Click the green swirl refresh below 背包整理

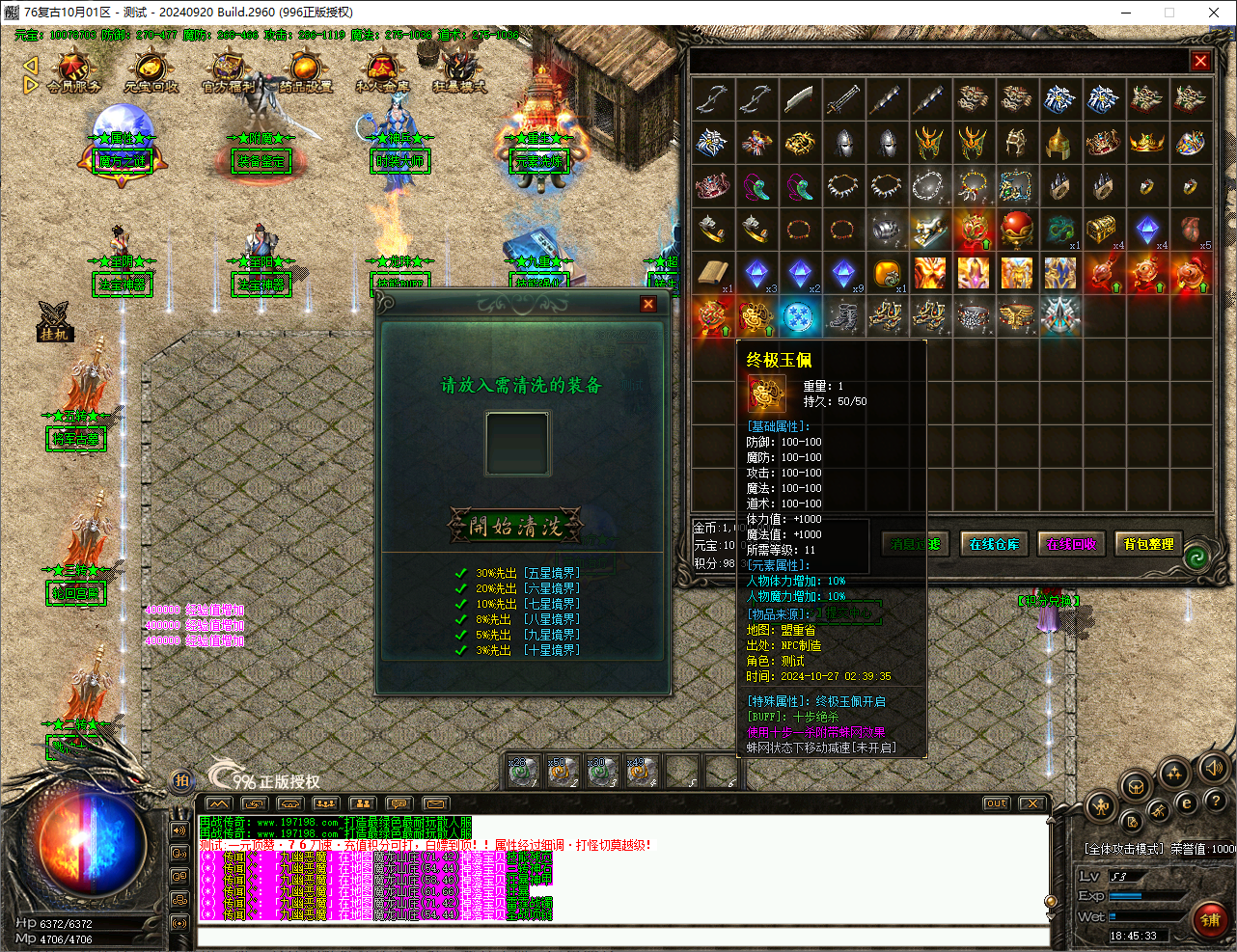(1196, 558)
